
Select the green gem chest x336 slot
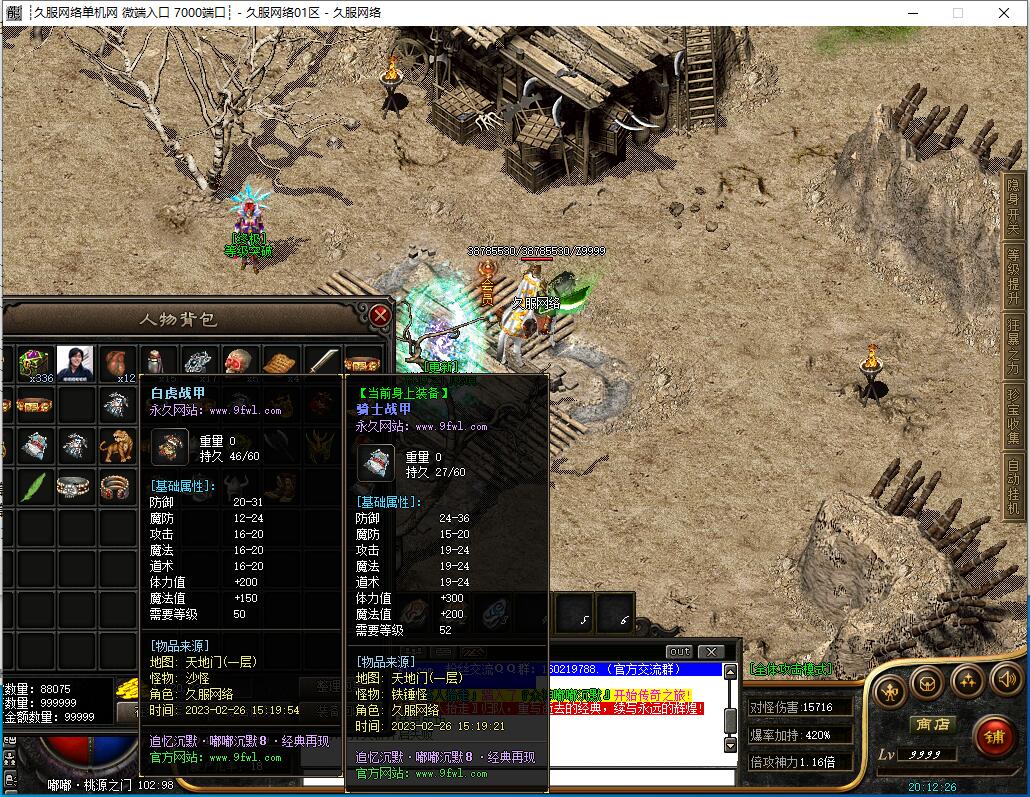[35, 363]
